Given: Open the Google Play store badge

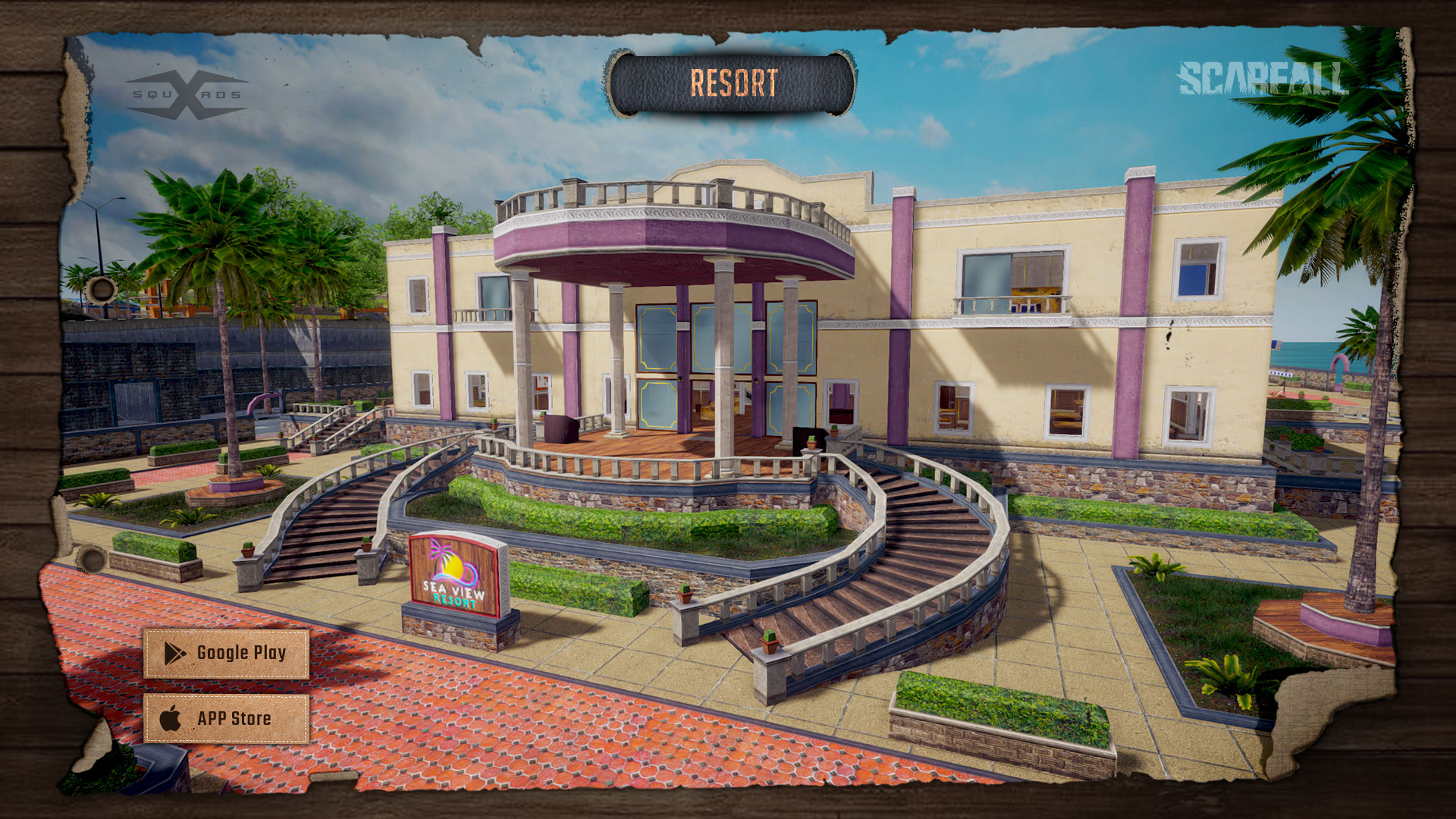Looking at the screenshot, I should click(226, 653).
